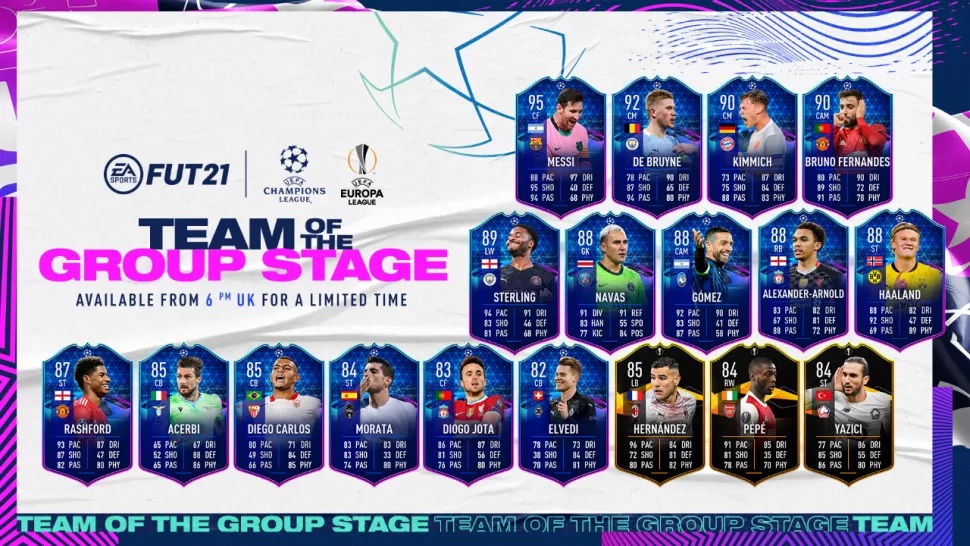Screen dimensions: 970x546
Task: Select the Rashford card
Action: click(x=88, y=412)
